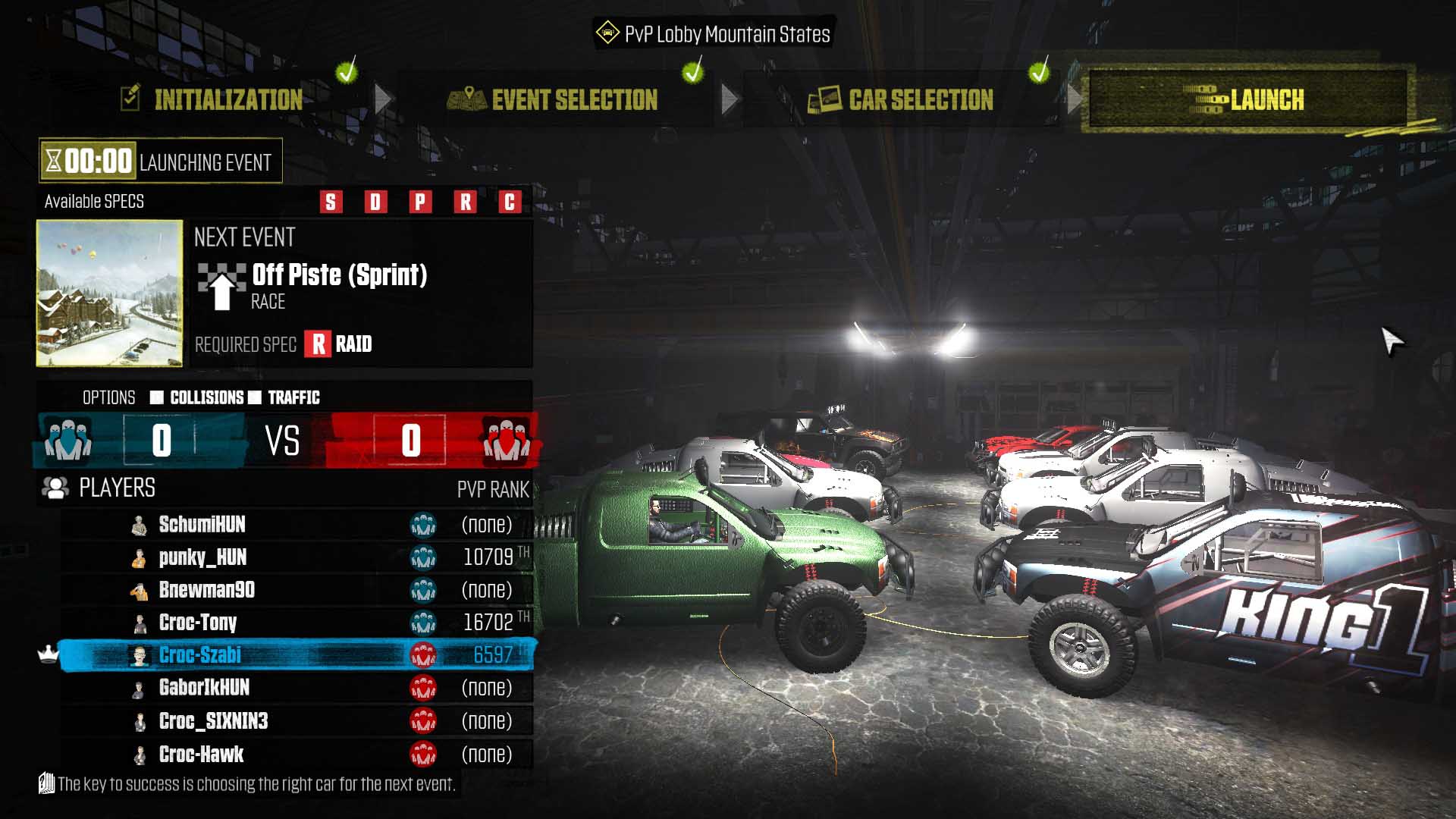Select player Croc-Hawk in the list
This screenshot has width=1456, height=819.
(x=201, y=755)
